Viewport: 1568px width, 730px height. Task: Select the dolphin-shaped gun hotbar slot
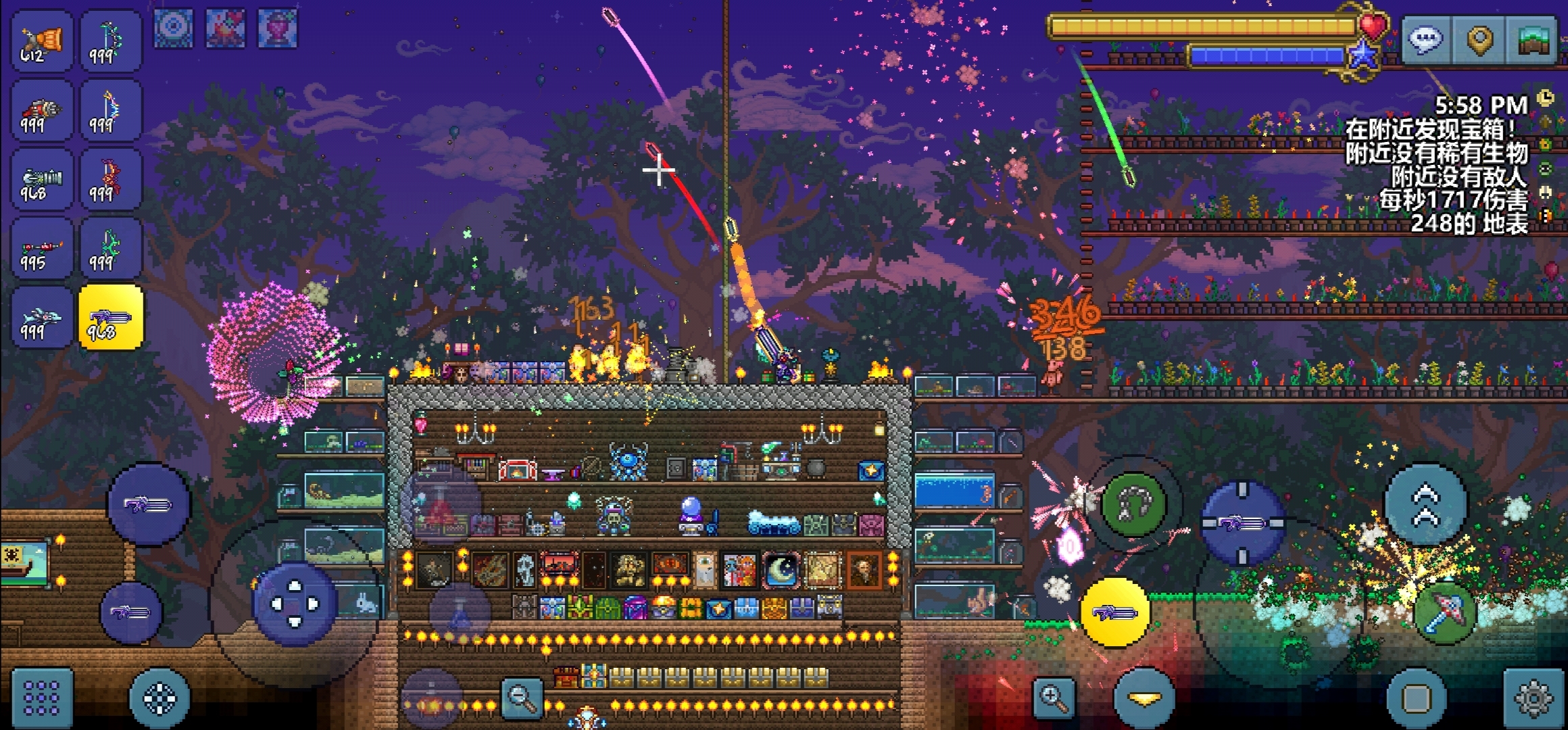[x=42, y=318]
